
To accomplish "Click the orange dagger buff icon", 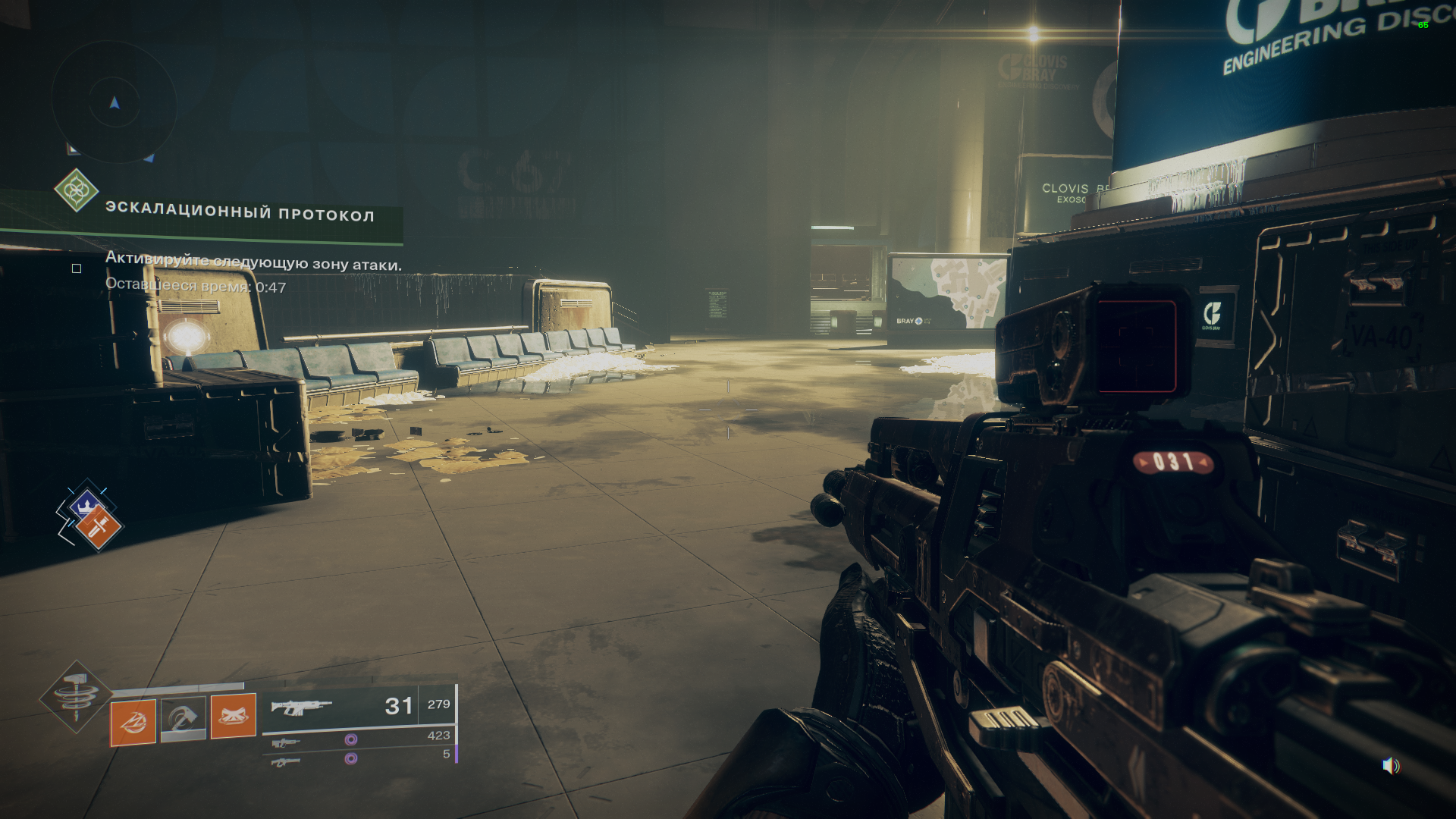I will 98,528.
